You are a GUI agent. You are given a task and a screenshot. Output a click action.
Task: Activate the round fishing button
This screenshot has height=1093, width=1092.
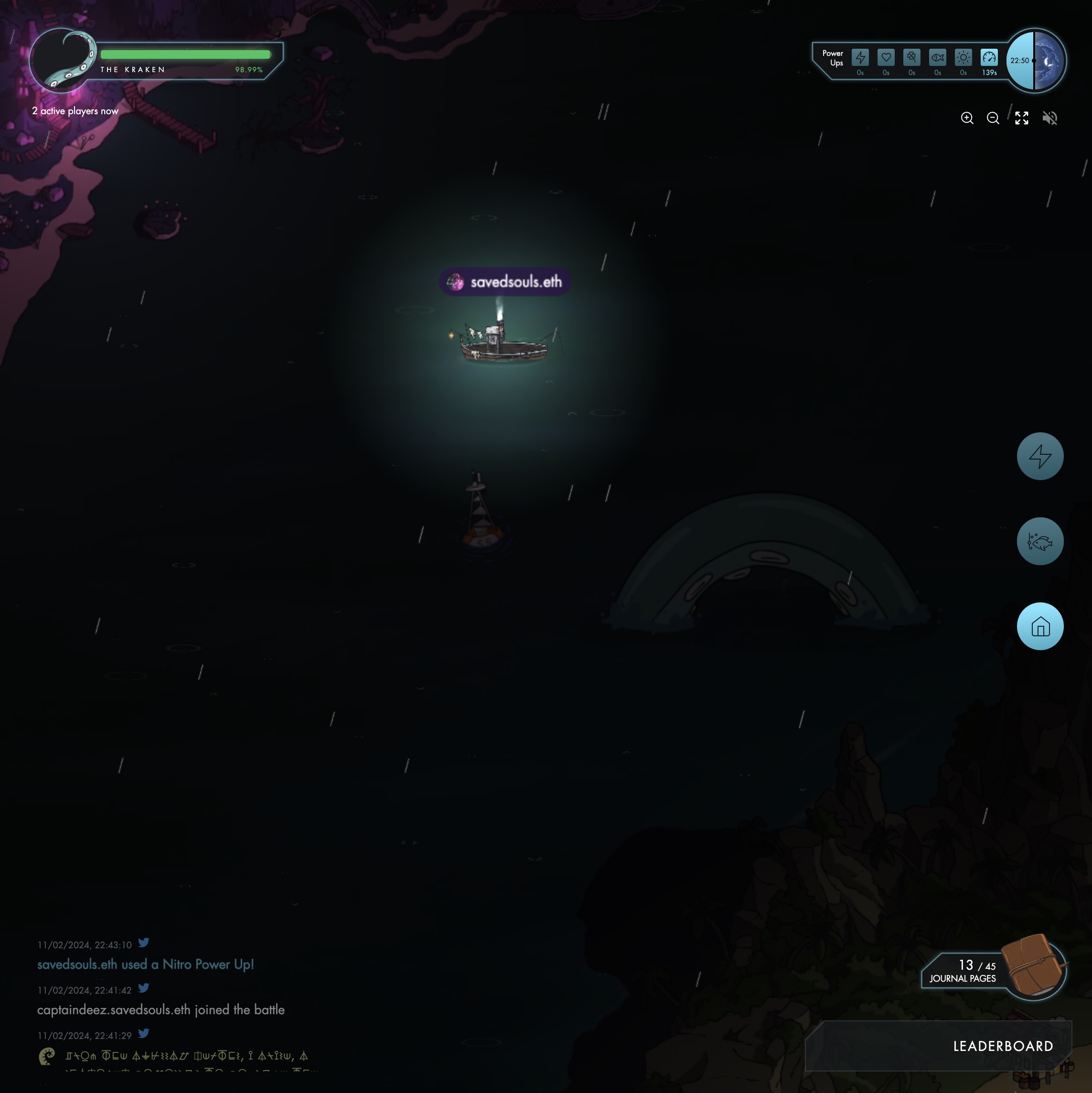pos(1039,541)
